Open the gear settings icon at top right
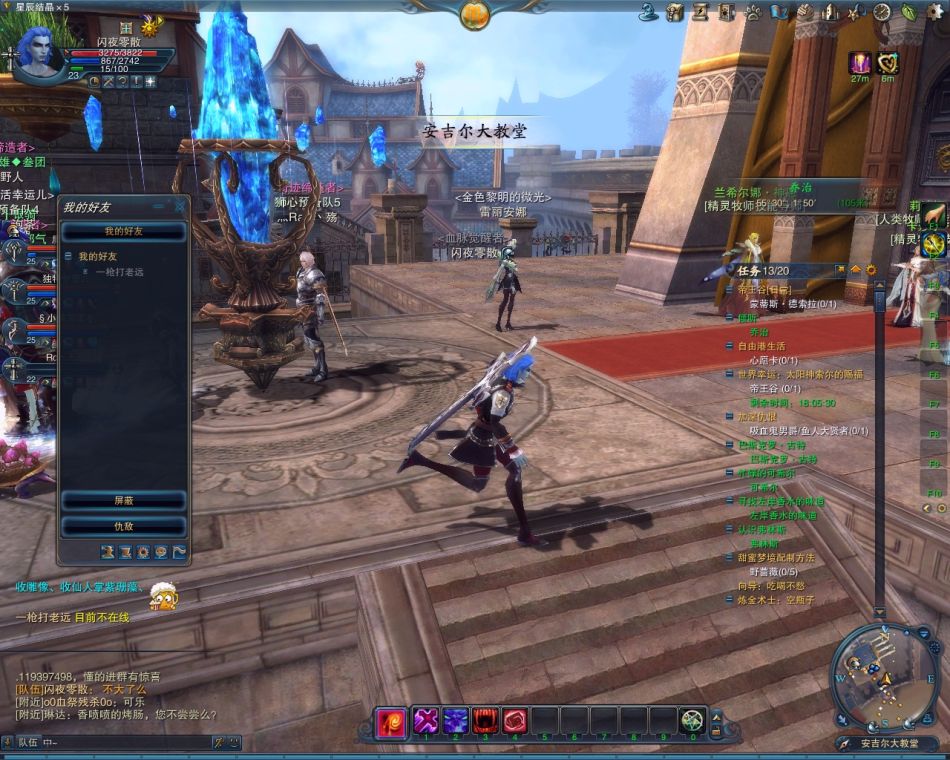 pos(934,12)
